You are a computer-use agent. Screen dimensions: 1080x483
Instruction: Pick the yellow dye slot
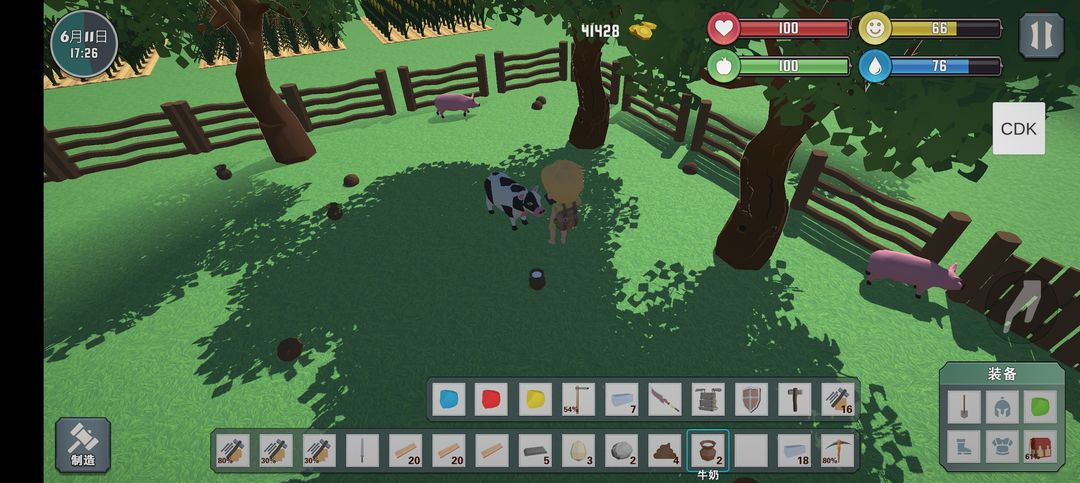coord(535,399)
